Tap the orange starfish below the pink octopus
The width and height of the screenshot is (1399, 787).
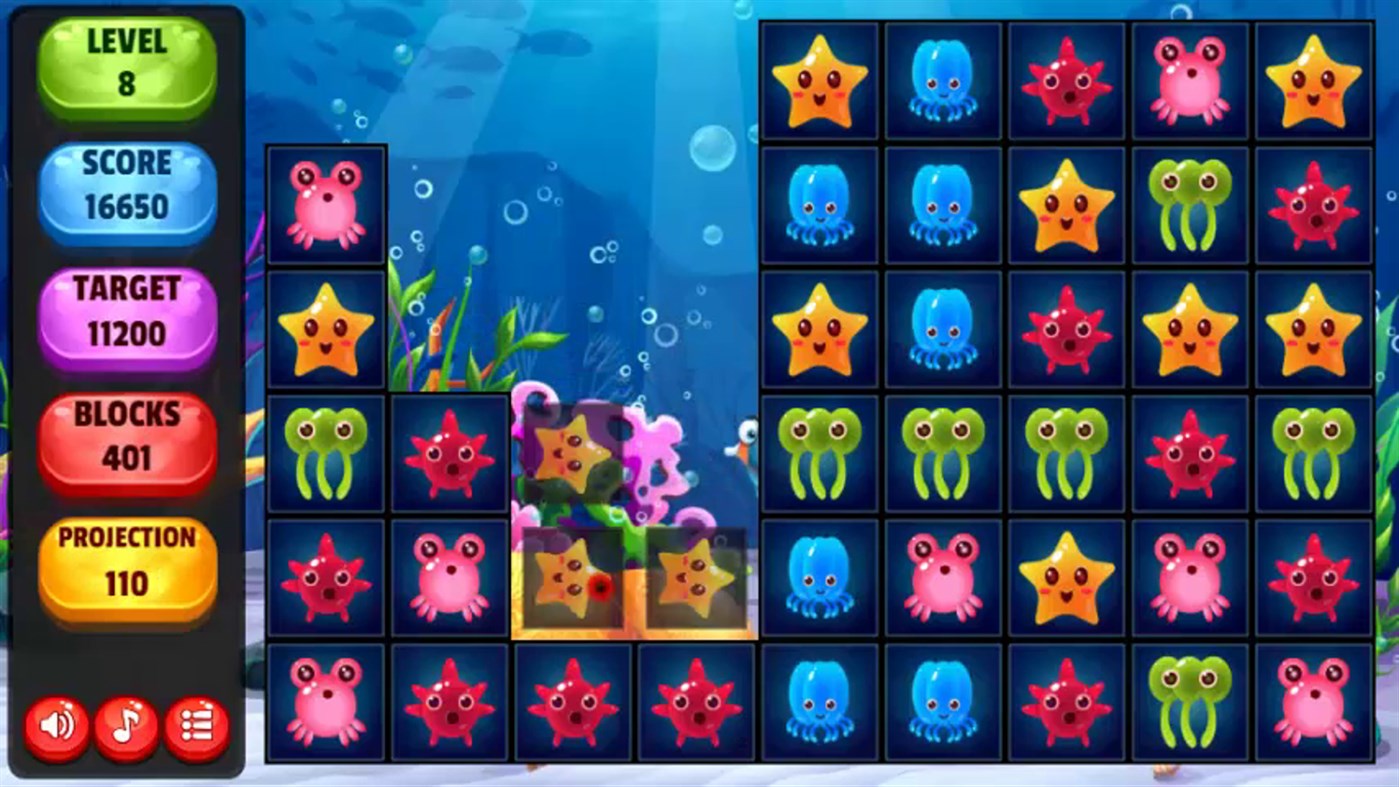point(325,328)
